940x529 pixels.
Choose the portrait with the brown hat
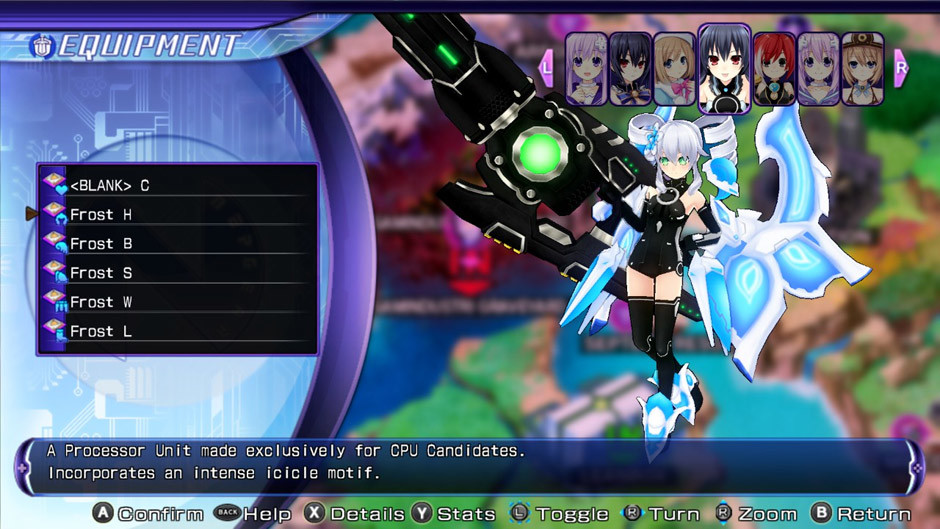[862, 69]
